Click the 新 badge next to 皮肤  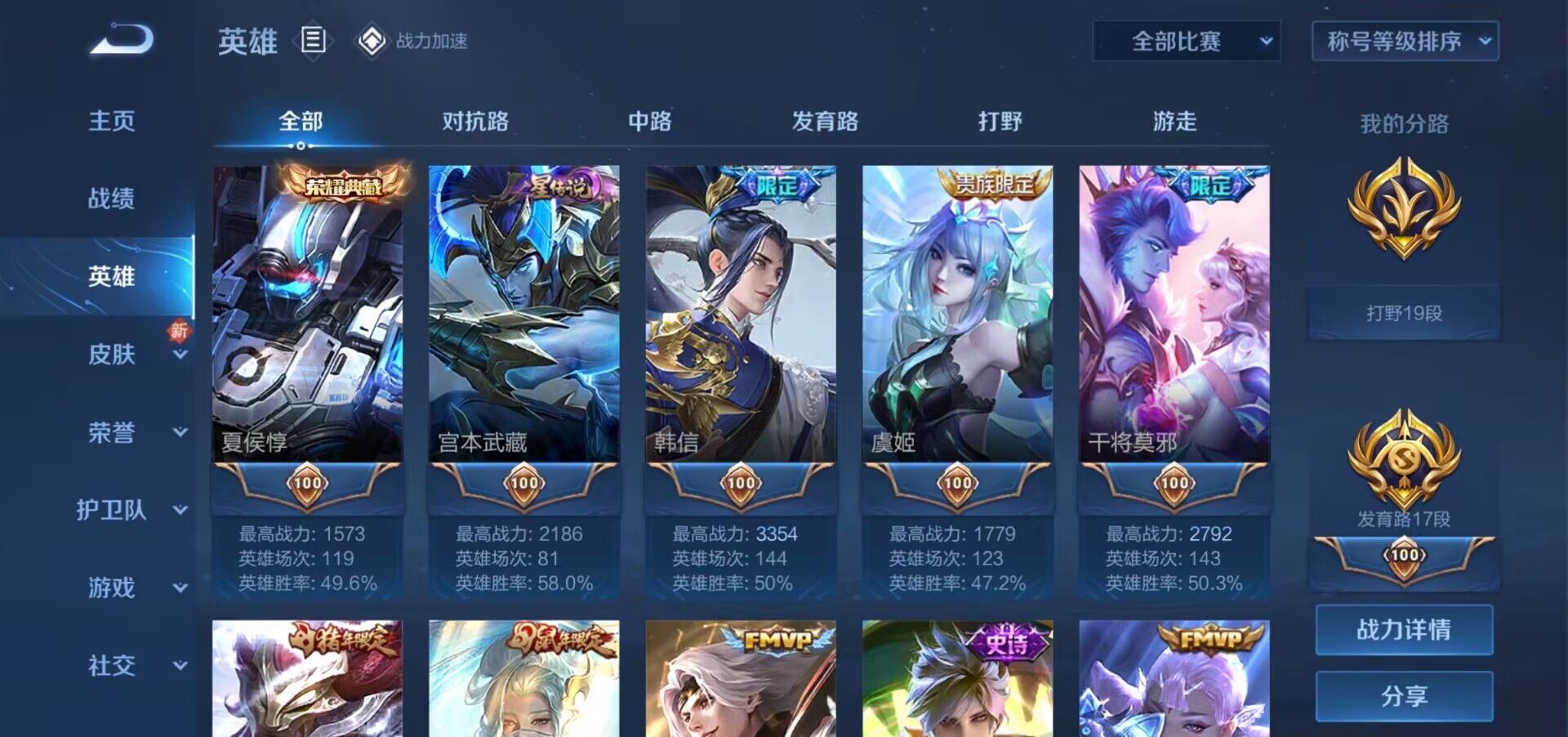pyautogui.click(x=179, y=332)
